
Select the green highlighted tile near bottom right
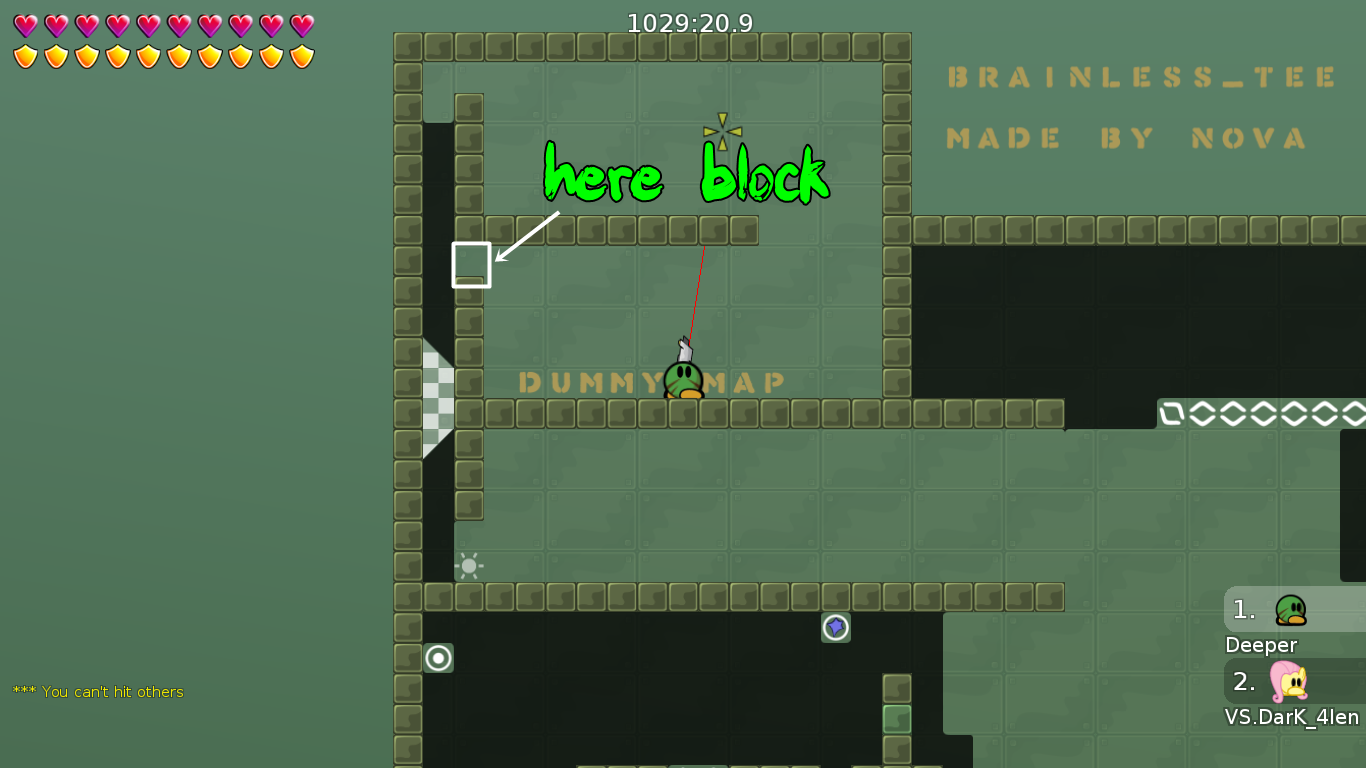(896, 717)
